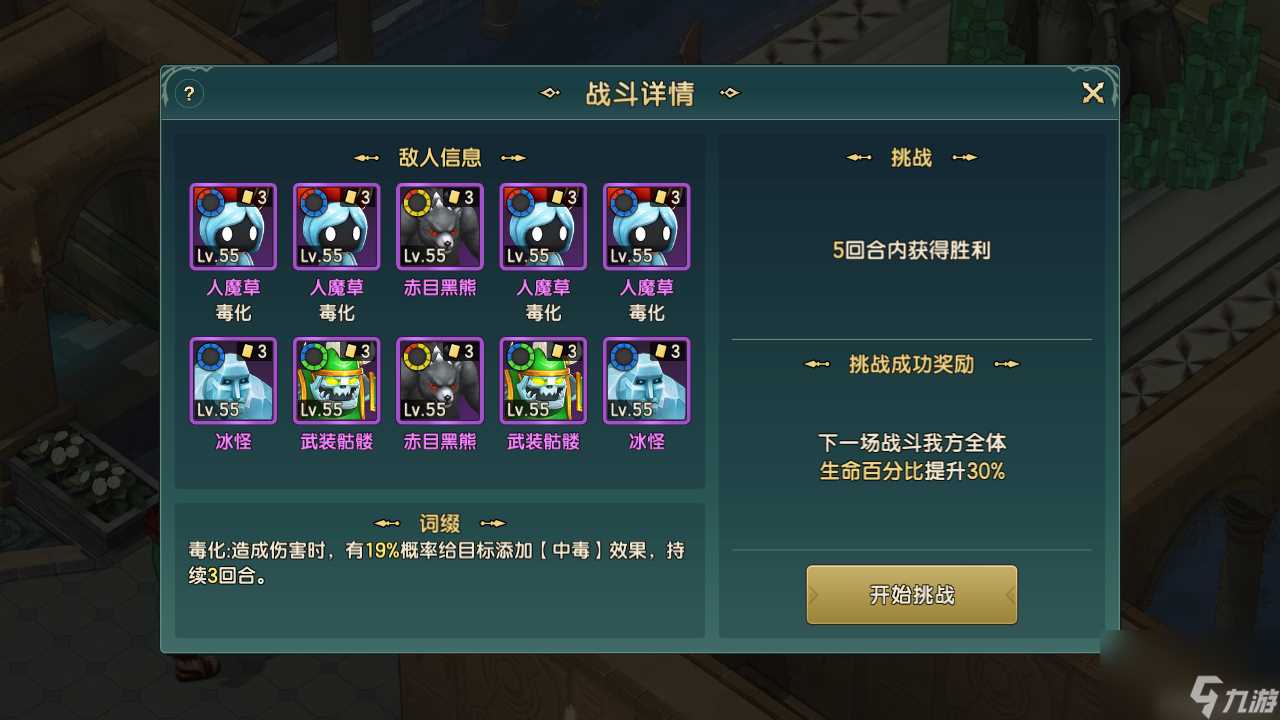Select the rightmost 冰怪 enemy icon
Image resolution: width=1280 pixels, height=720 pixels.
pyautogui.click(x=647, y=380)
